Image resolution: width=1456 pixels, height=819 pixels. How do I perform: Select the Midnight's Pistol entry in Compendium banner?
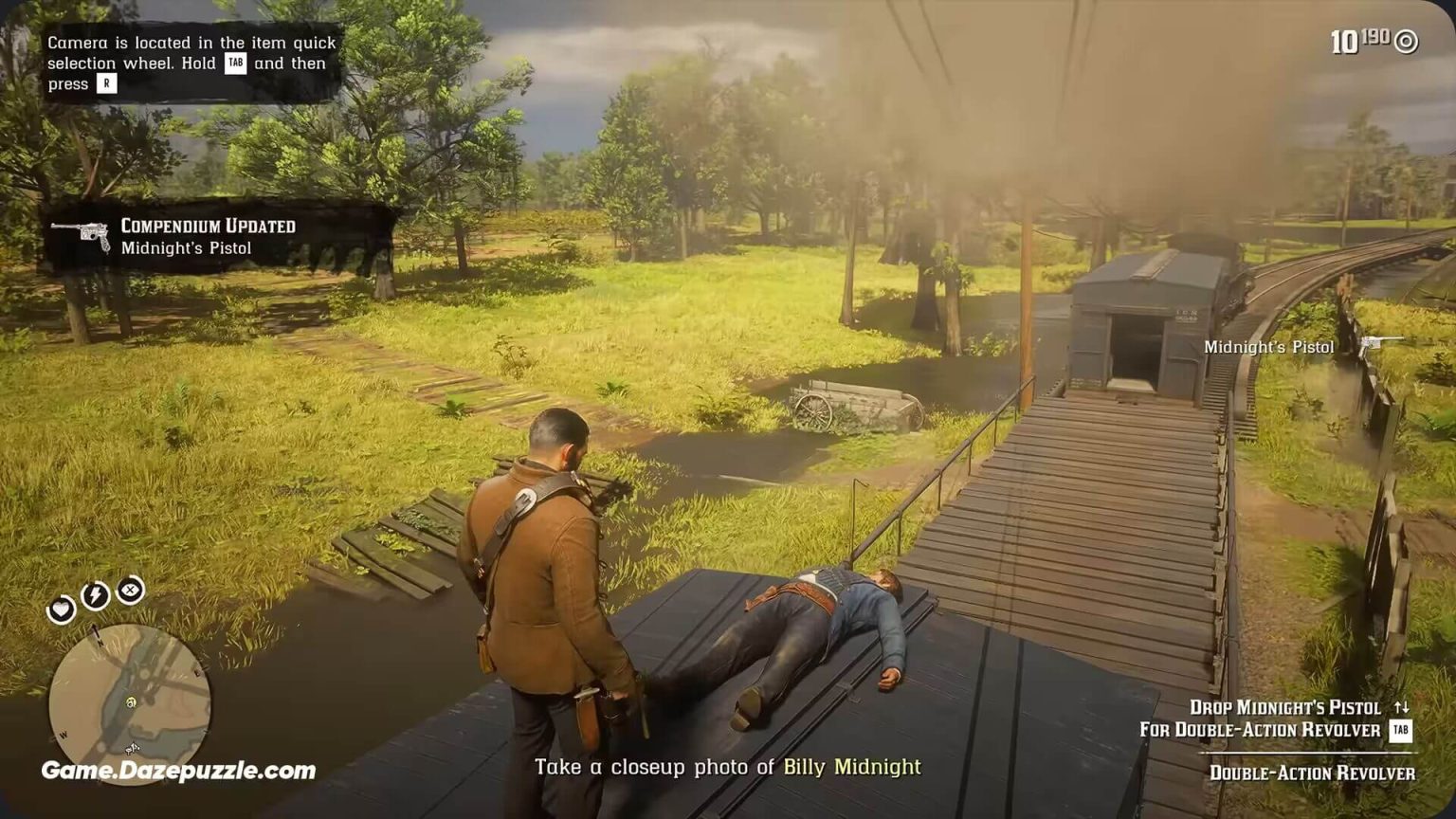coord(188,246)
